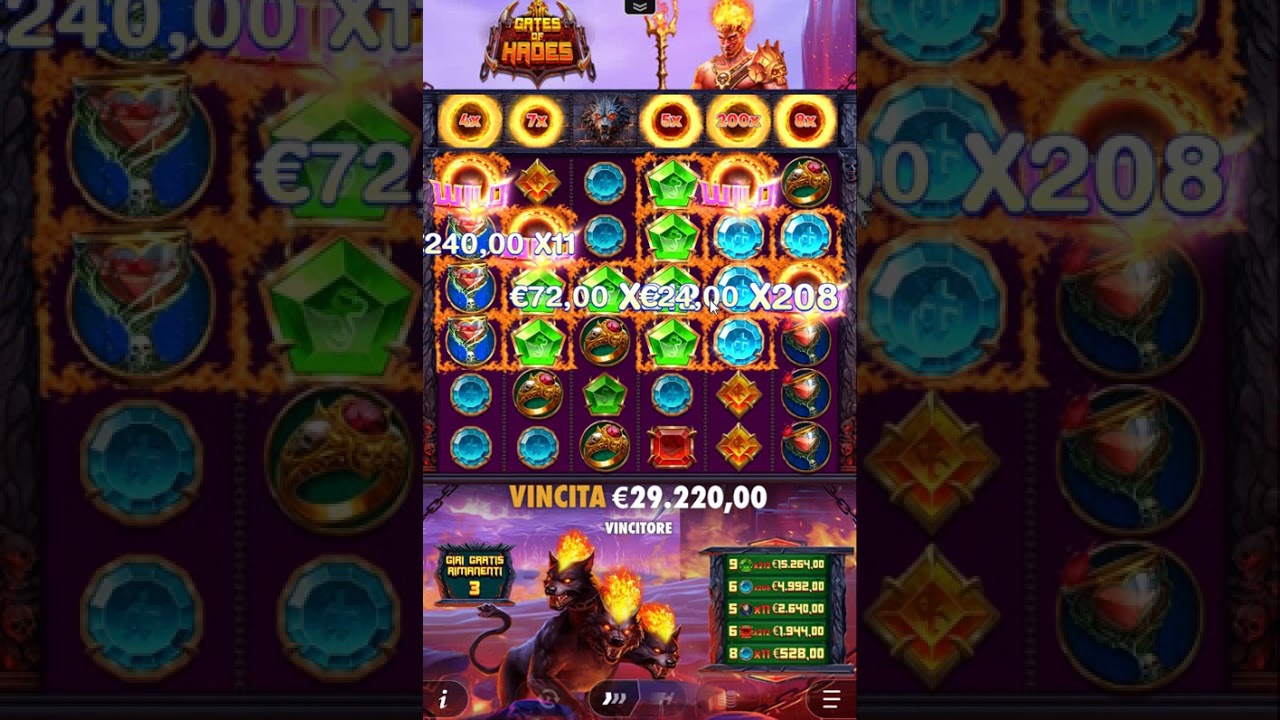Open the game information panel via the i icon

(443, 701)
